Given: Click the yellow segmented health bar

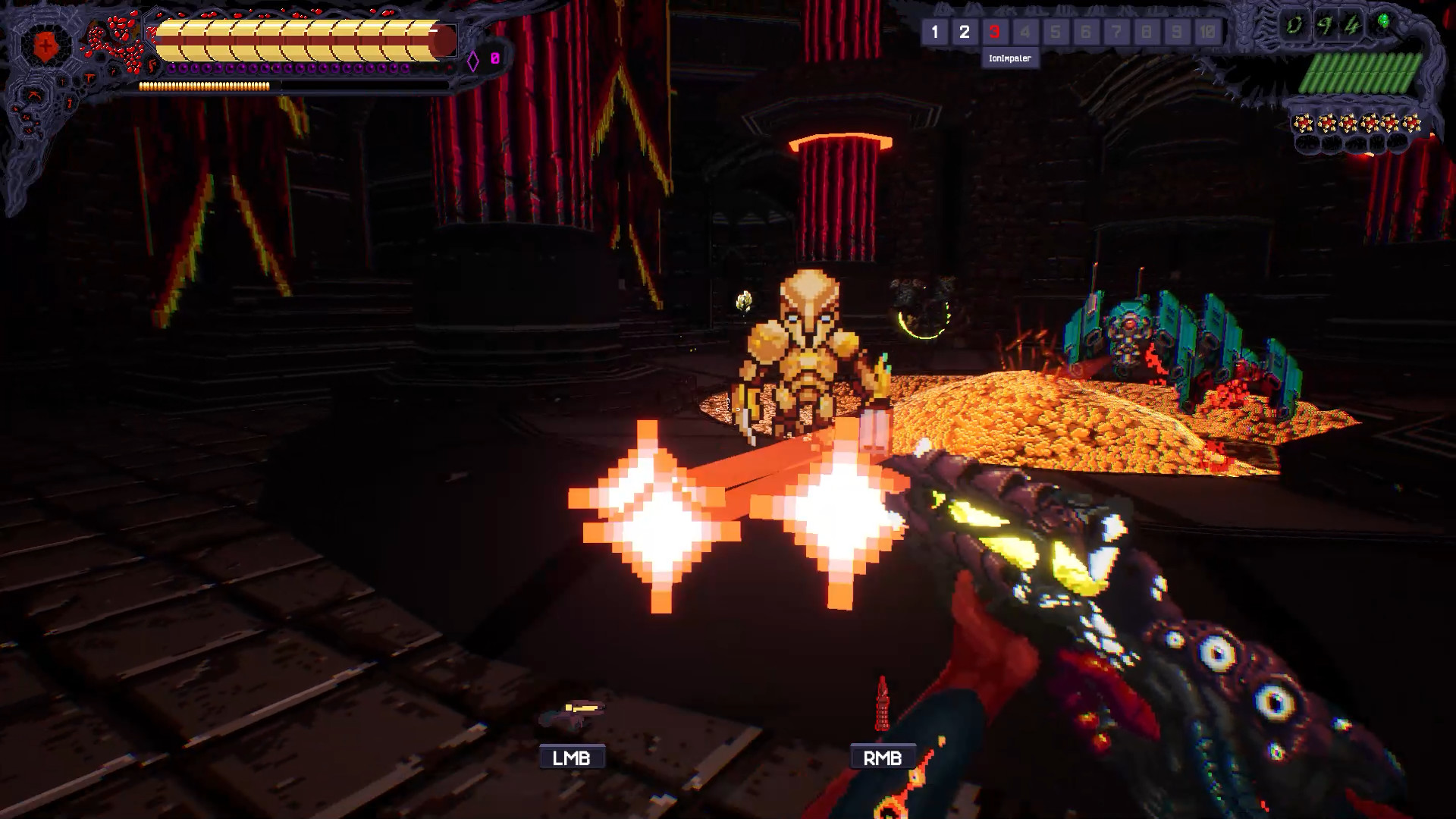Looking at the screenshot, I should click(x=296, y=34).
